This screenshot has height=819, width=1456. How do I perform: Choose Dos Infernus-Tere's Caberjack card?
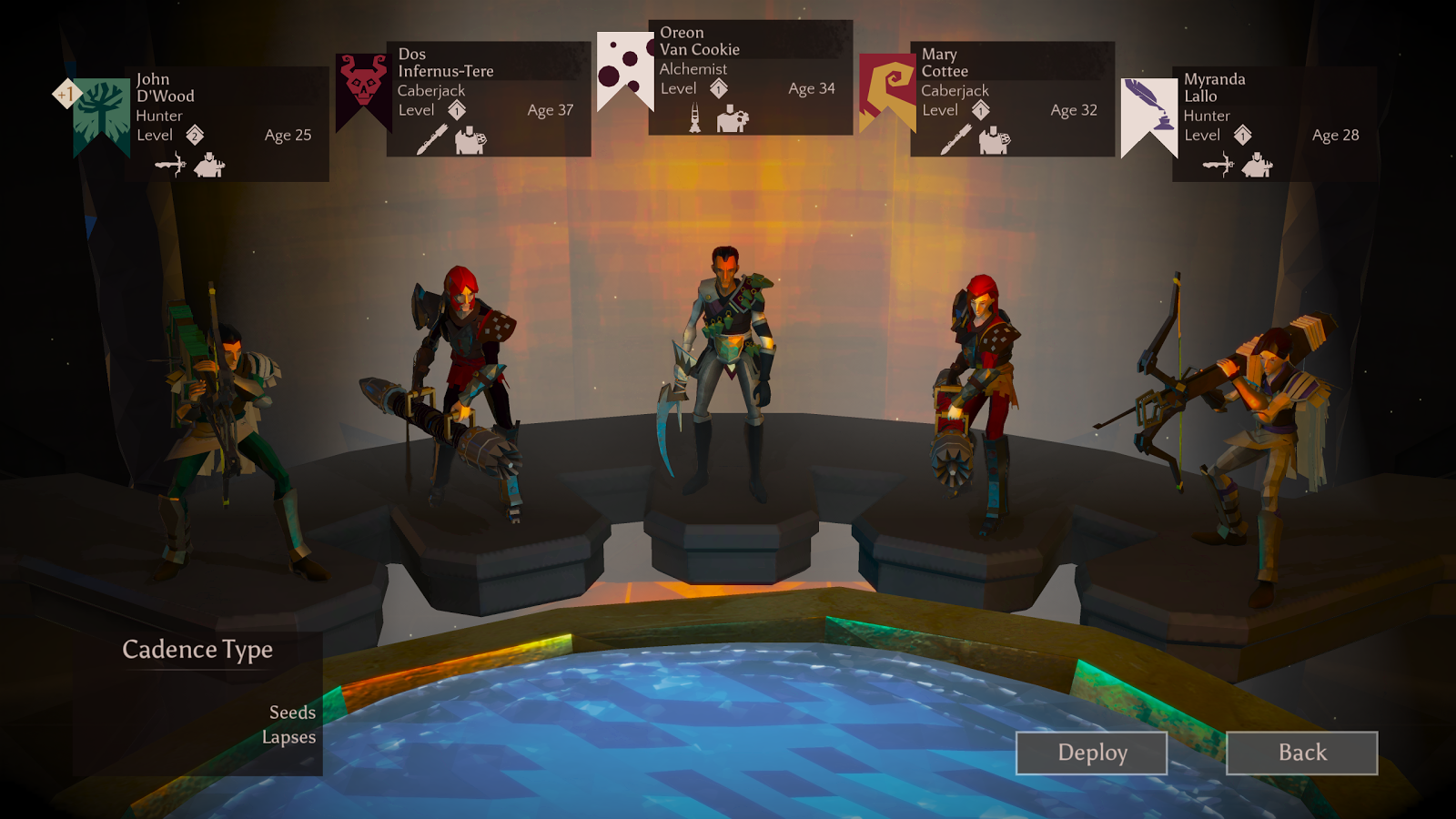(x=489, y=98)
